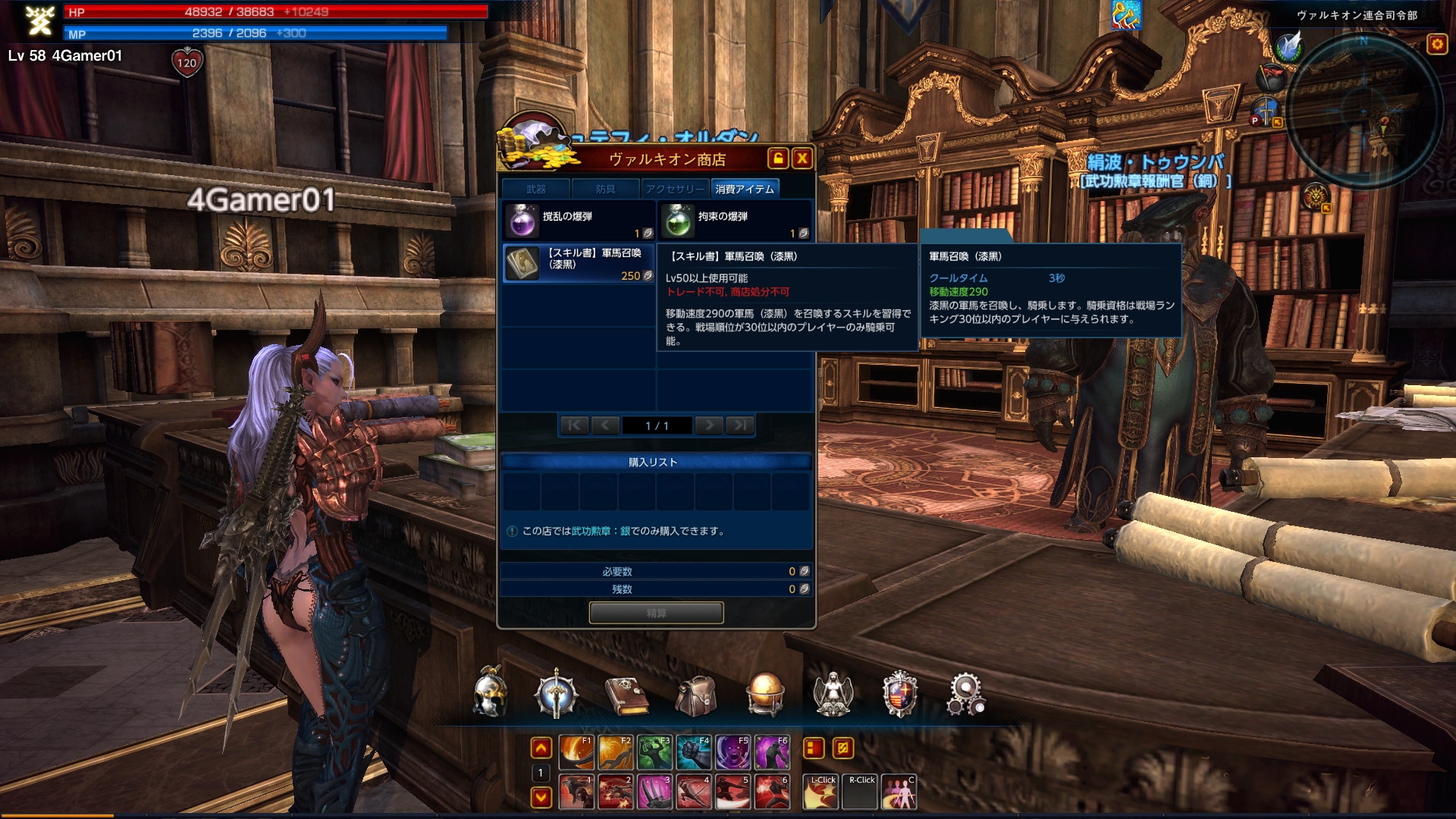Open the minimap gear settings button
This screenshot has width=1456, height=819.
pos(1437,45)
